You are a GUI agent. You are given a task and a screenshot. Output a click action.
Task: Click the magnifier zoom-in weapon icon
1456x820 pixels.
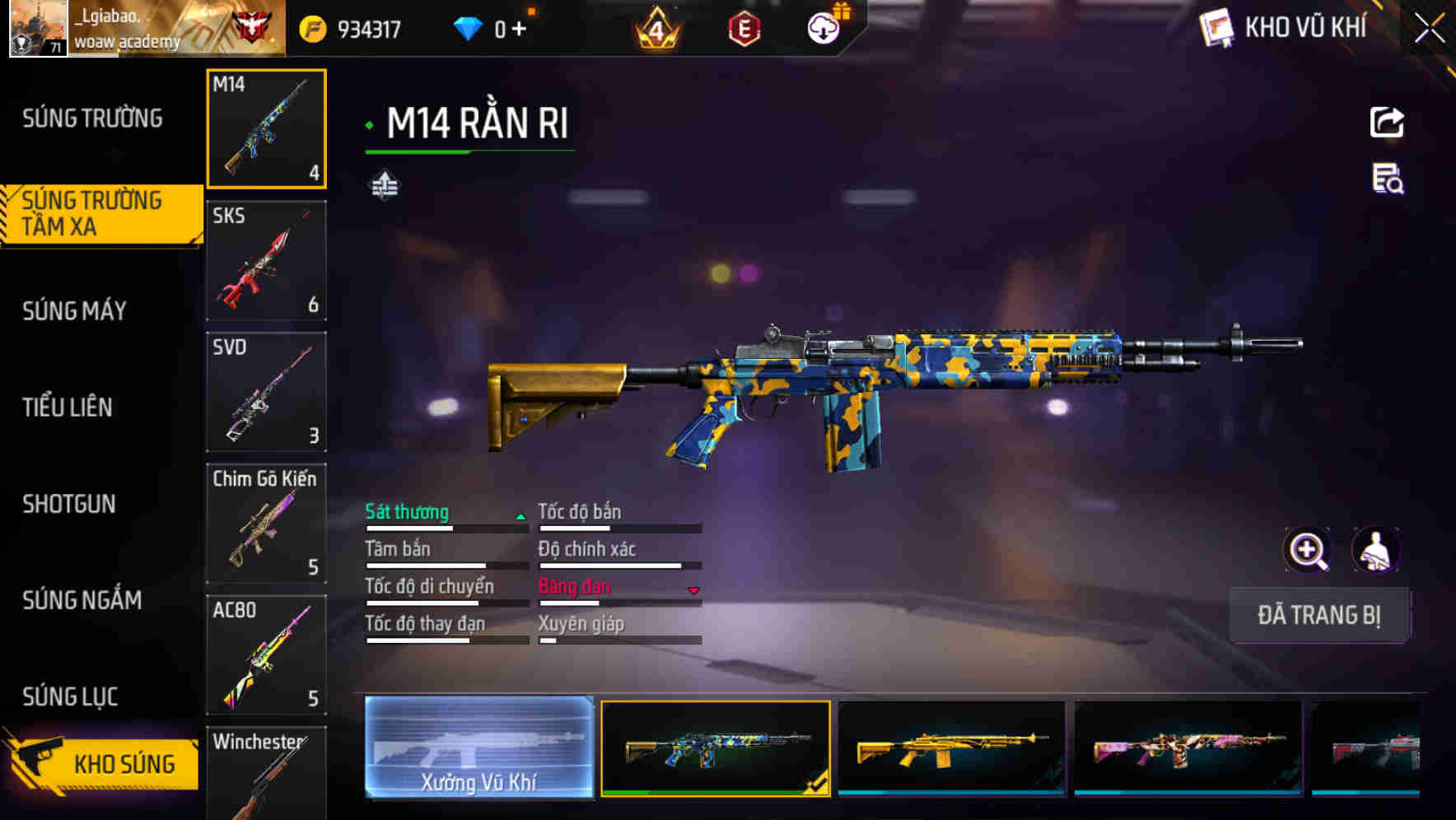pyautogui.click(x=1308, y=550)
